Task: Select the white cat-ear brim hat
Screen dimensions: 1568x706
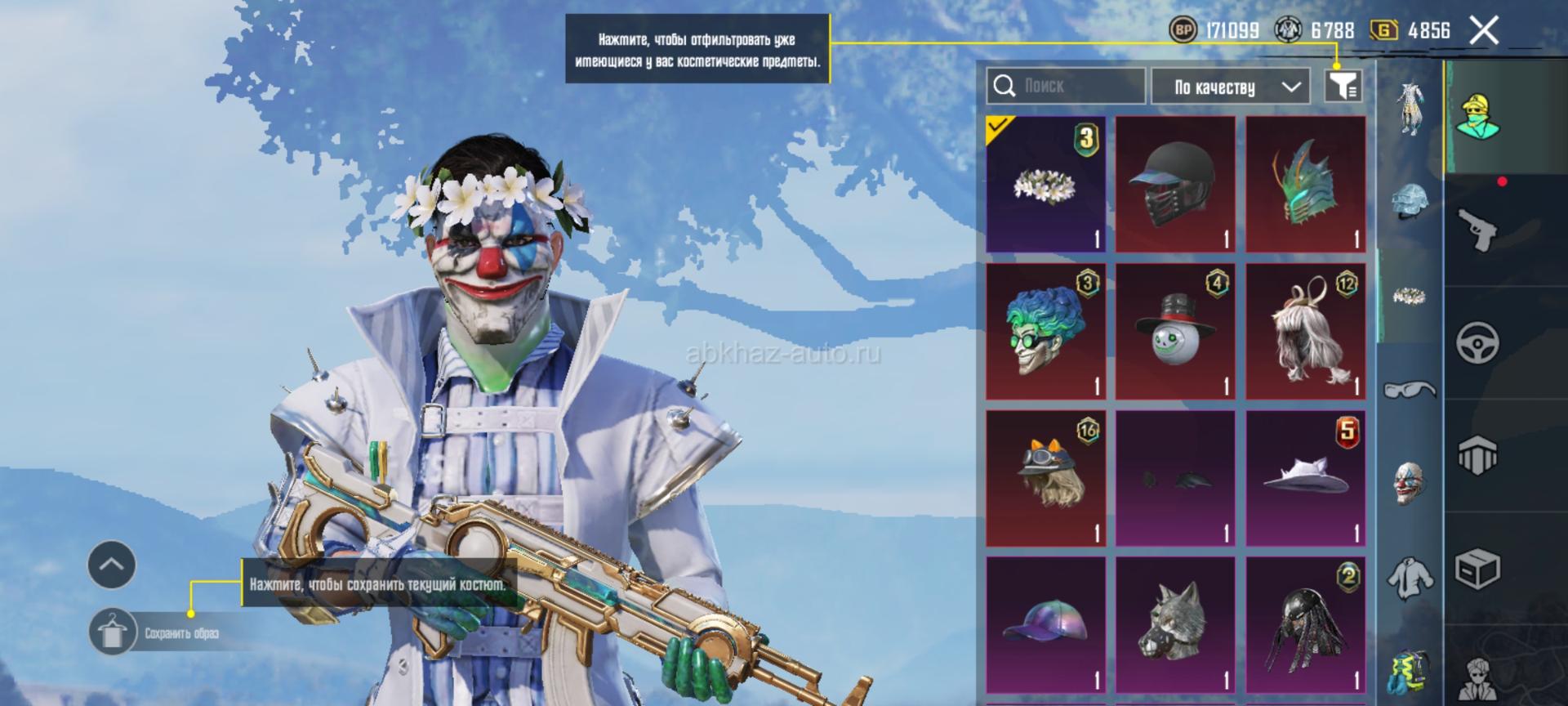Action: point(1305,478)
